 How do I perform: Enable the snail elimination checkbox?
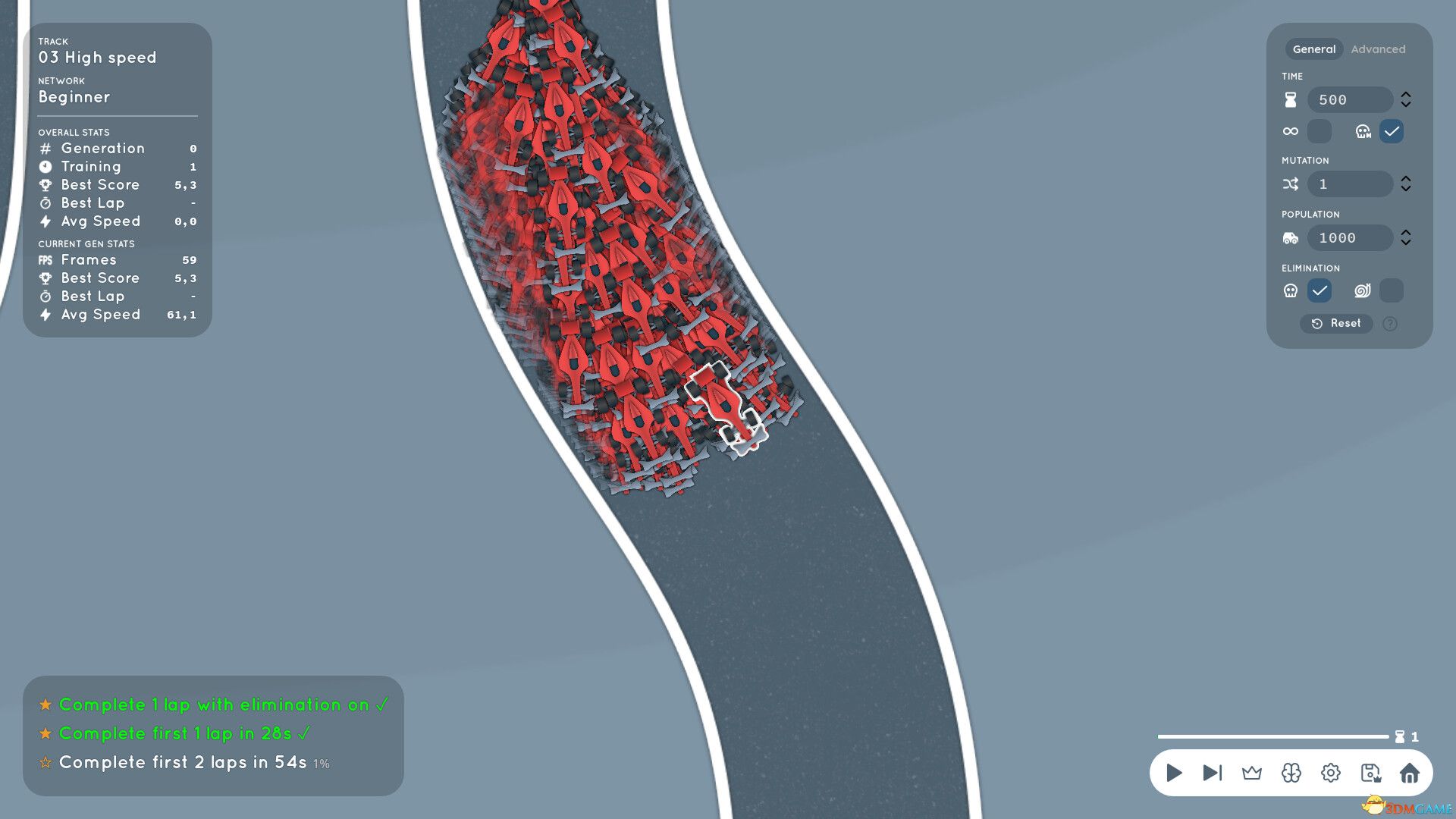tap(1392, 290)
